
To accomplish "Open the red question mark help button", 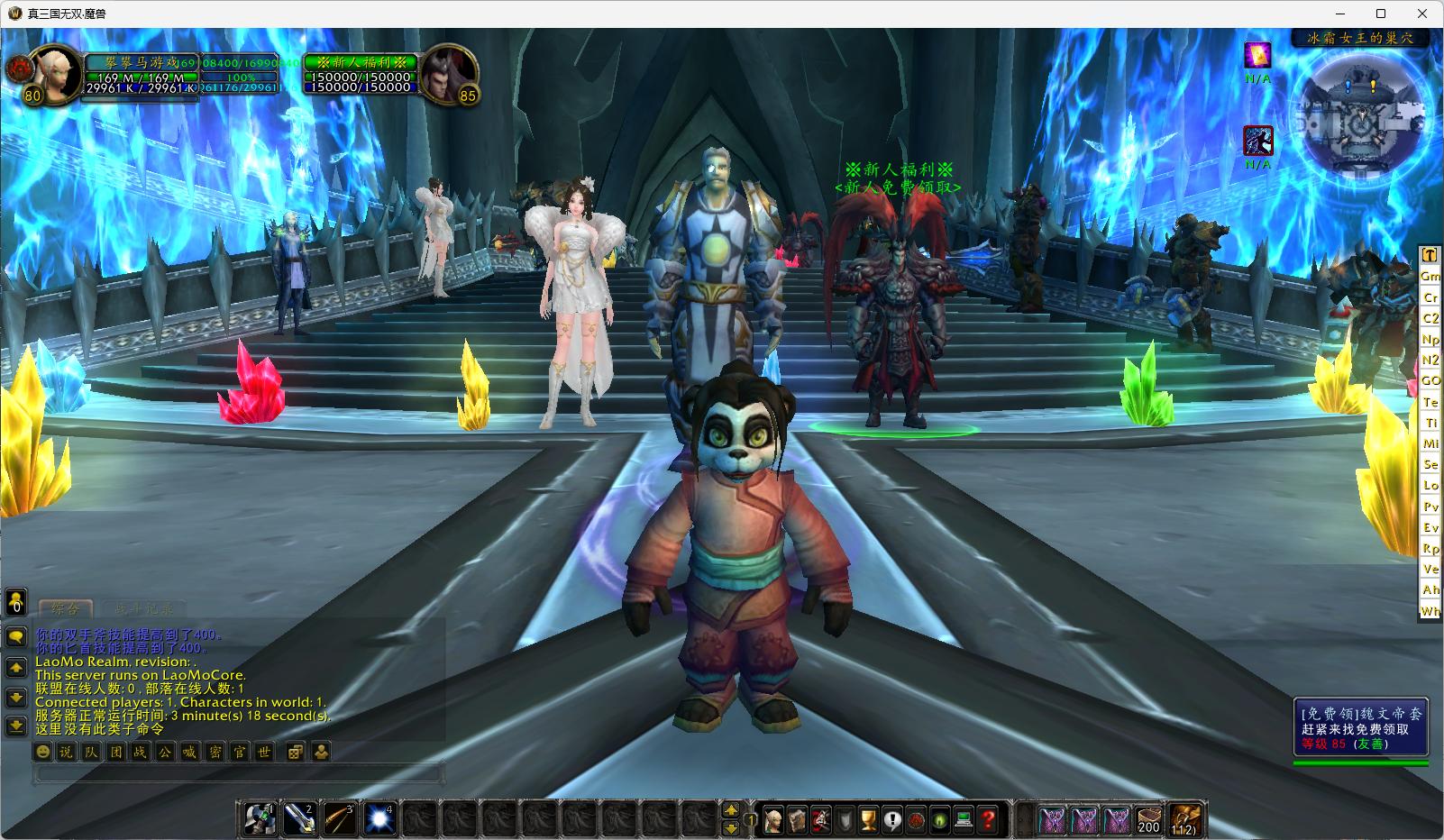I will click(989, 820).
